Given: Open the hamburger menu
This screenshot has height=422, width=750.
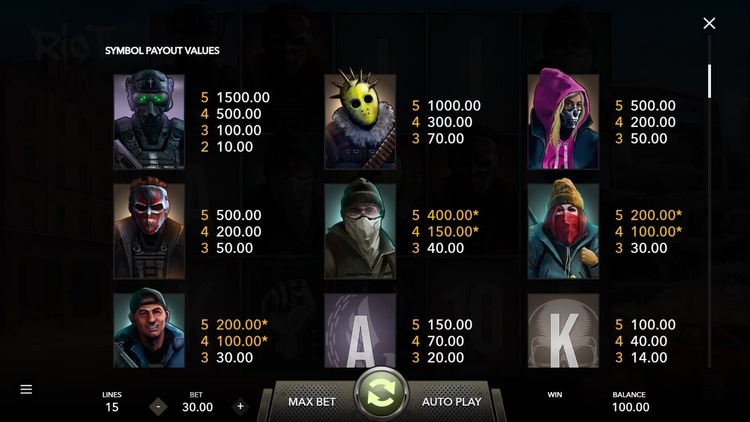Looking at the screenshot, I should [x=26, y=389].
